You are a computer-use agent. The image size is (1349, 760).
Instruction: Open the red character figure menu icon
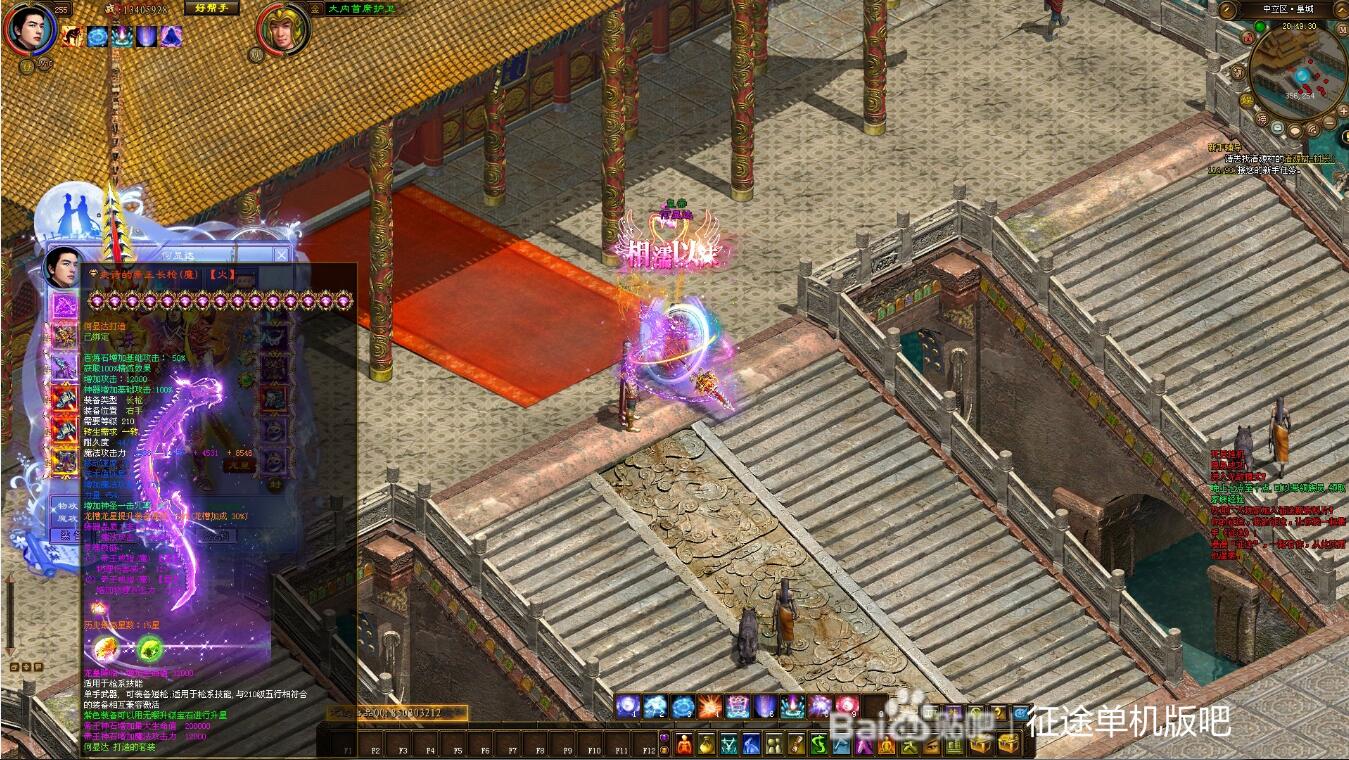click(x=684, y=744)
